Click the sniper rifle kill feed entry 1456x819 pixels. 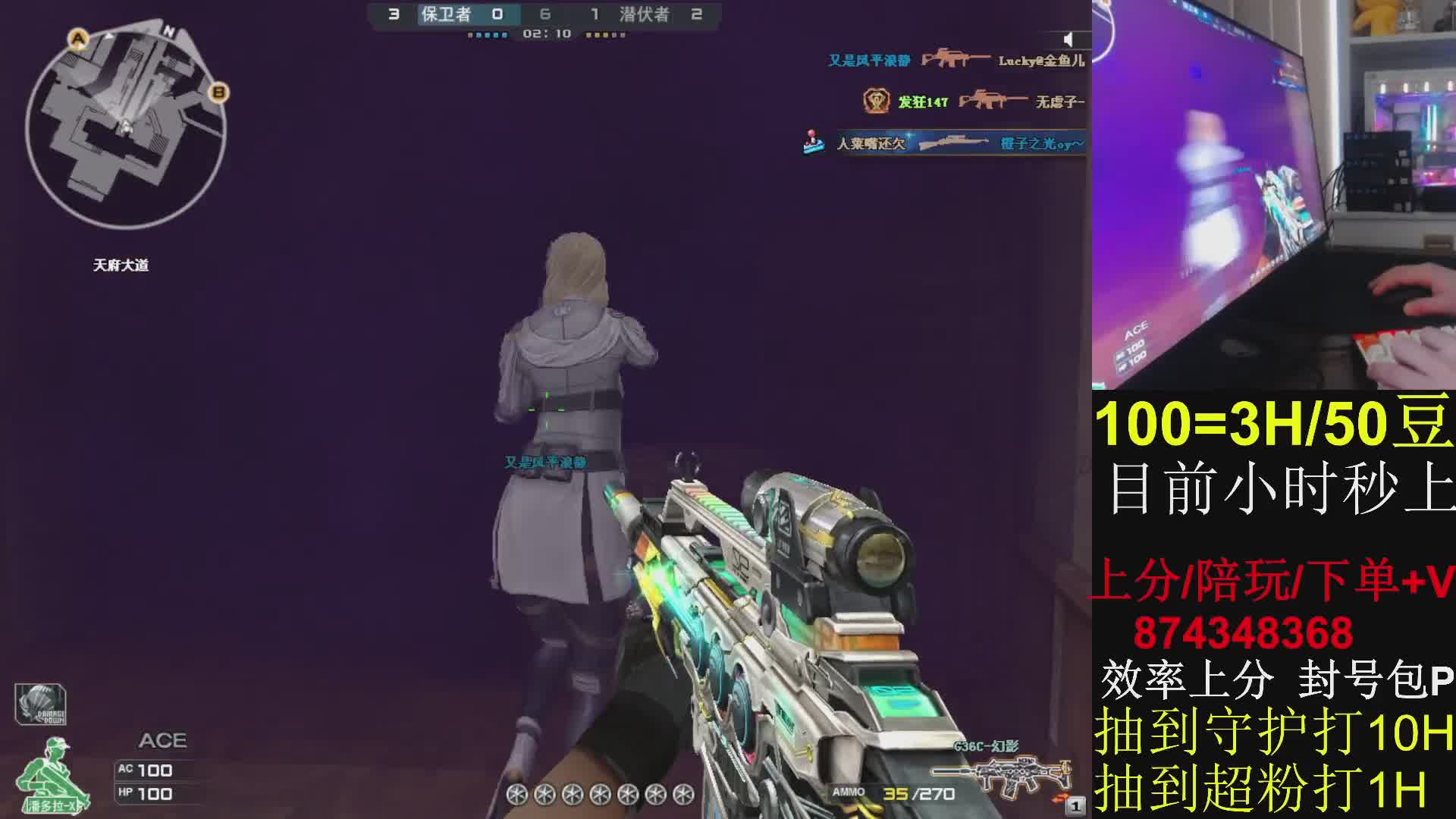946,143
